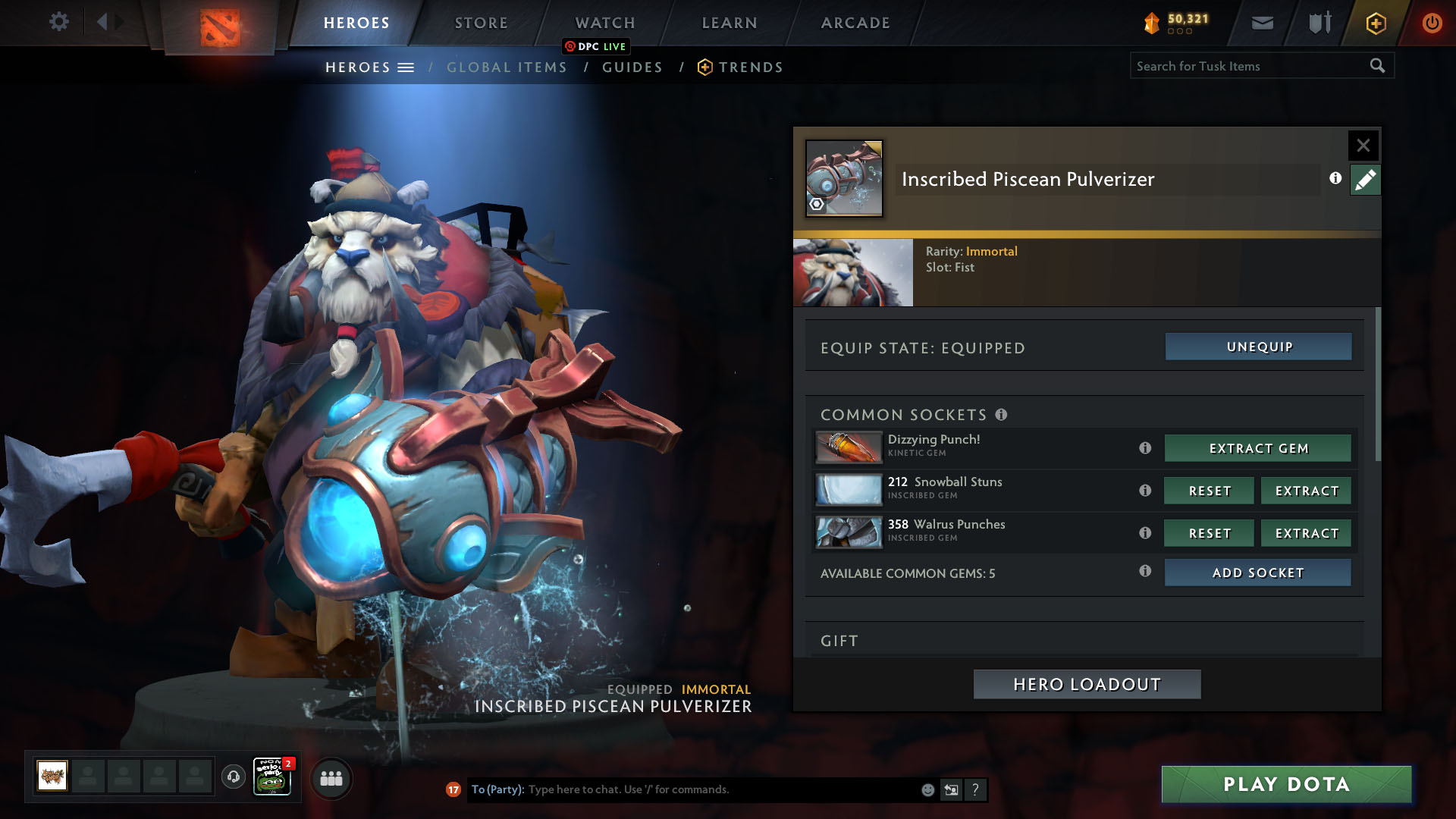Select the Global Items section
The width and height of the screenshot is (1456, 819).
(507, 67)
